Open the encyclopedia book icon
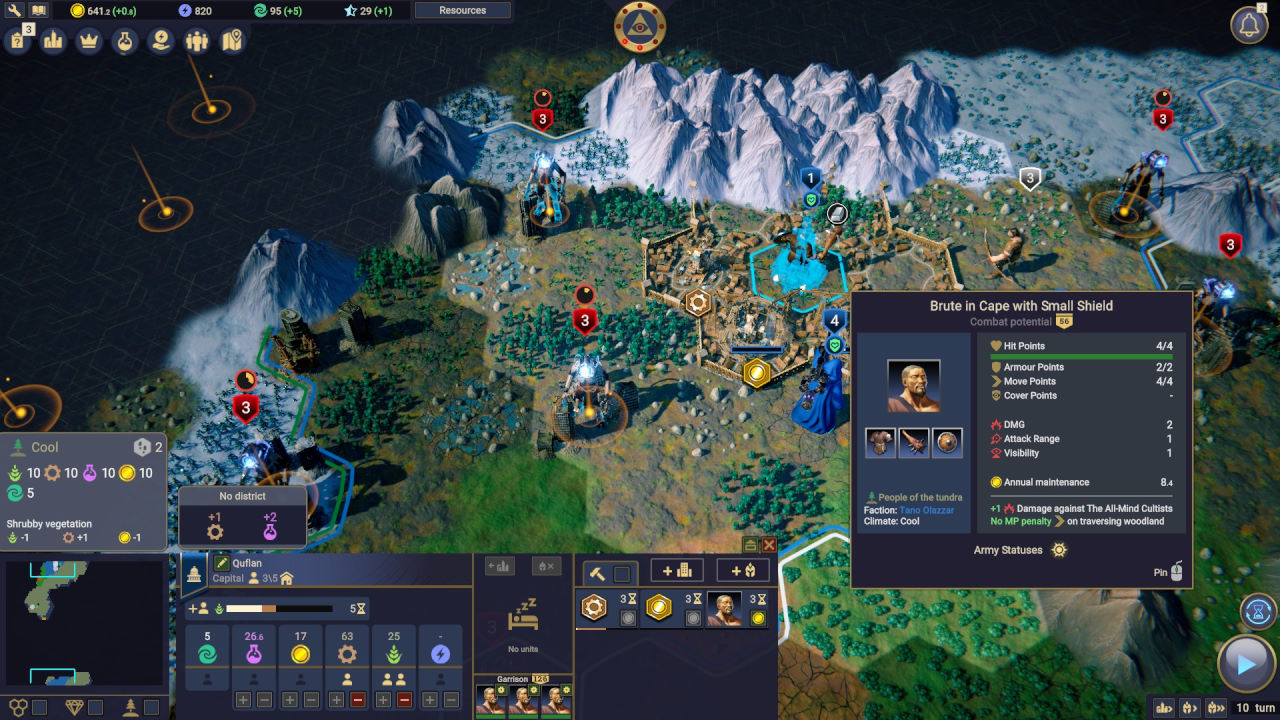Screen dimensions: 1280x720 [x=38, y=11]
